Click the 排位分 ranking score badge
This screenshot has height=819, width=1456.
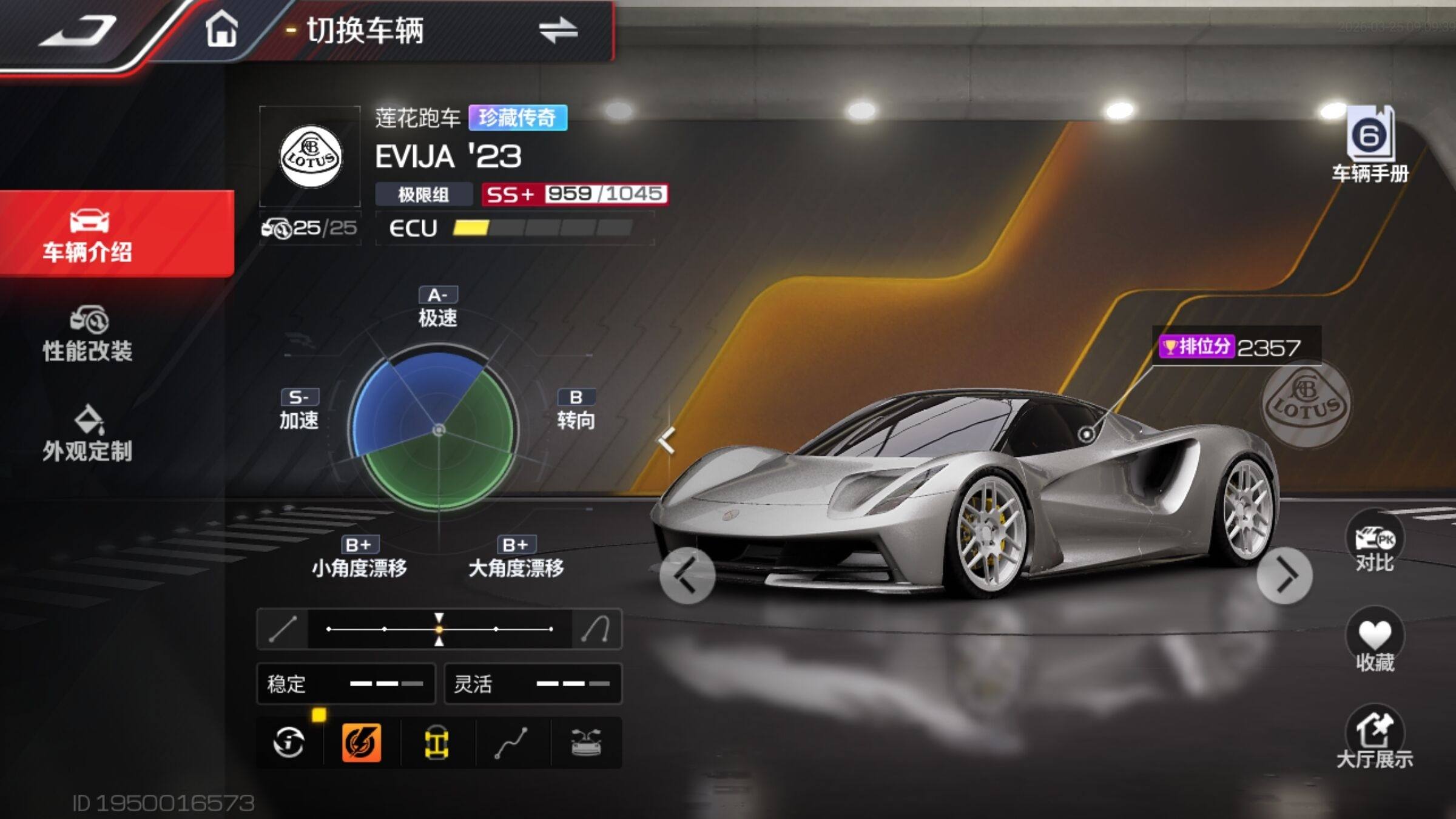1235,347
